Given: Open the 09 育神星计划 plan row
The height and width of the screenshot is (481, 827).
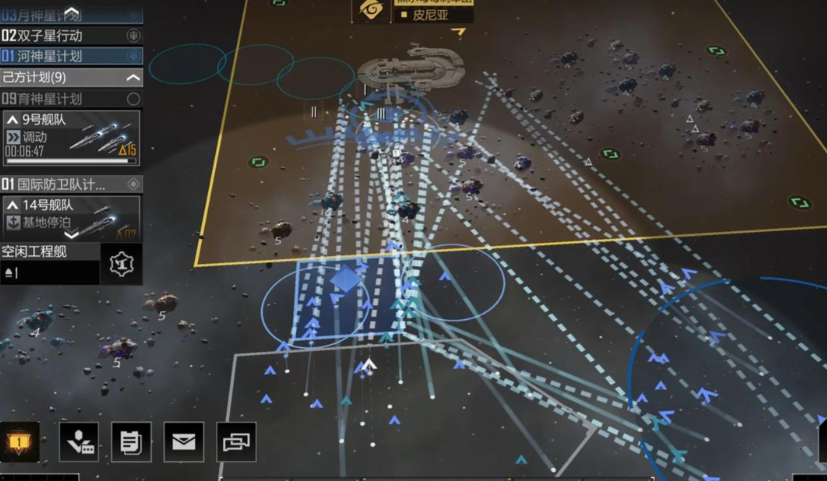Looking at the screenshot, I should click(60, 99).
